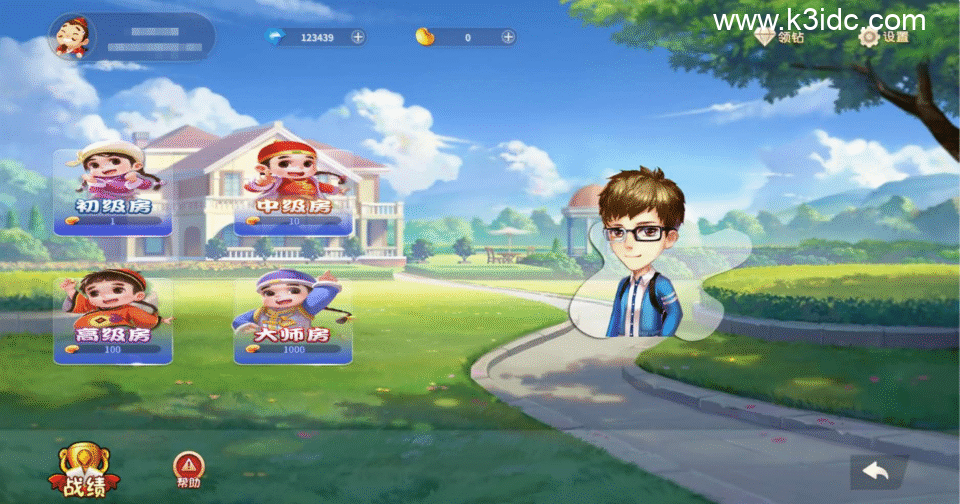Open the 设置 settings menu
The image size is (960, 504).
(x=884, y=37)
